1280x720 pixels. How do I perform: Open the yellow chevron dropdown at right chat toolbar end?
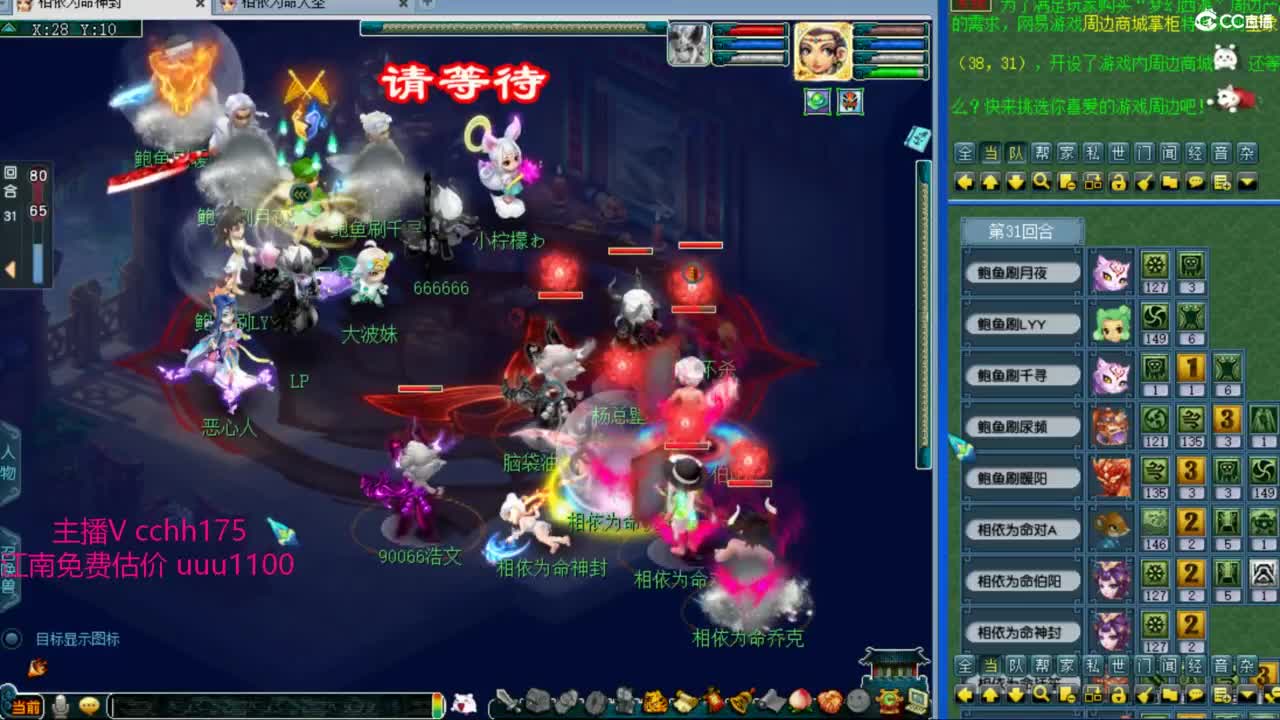[1246, 182]
